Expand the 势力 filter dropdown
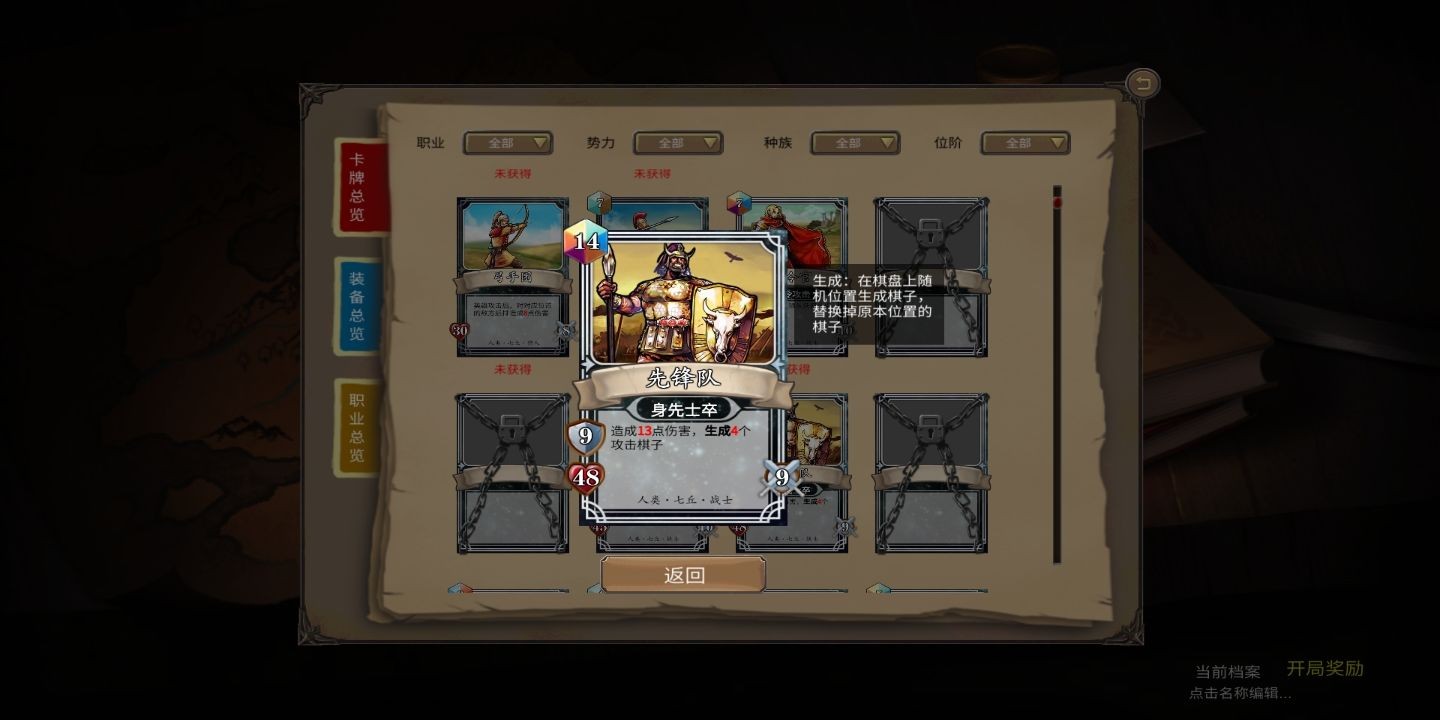1440x720 pixels. pos(678,143)
